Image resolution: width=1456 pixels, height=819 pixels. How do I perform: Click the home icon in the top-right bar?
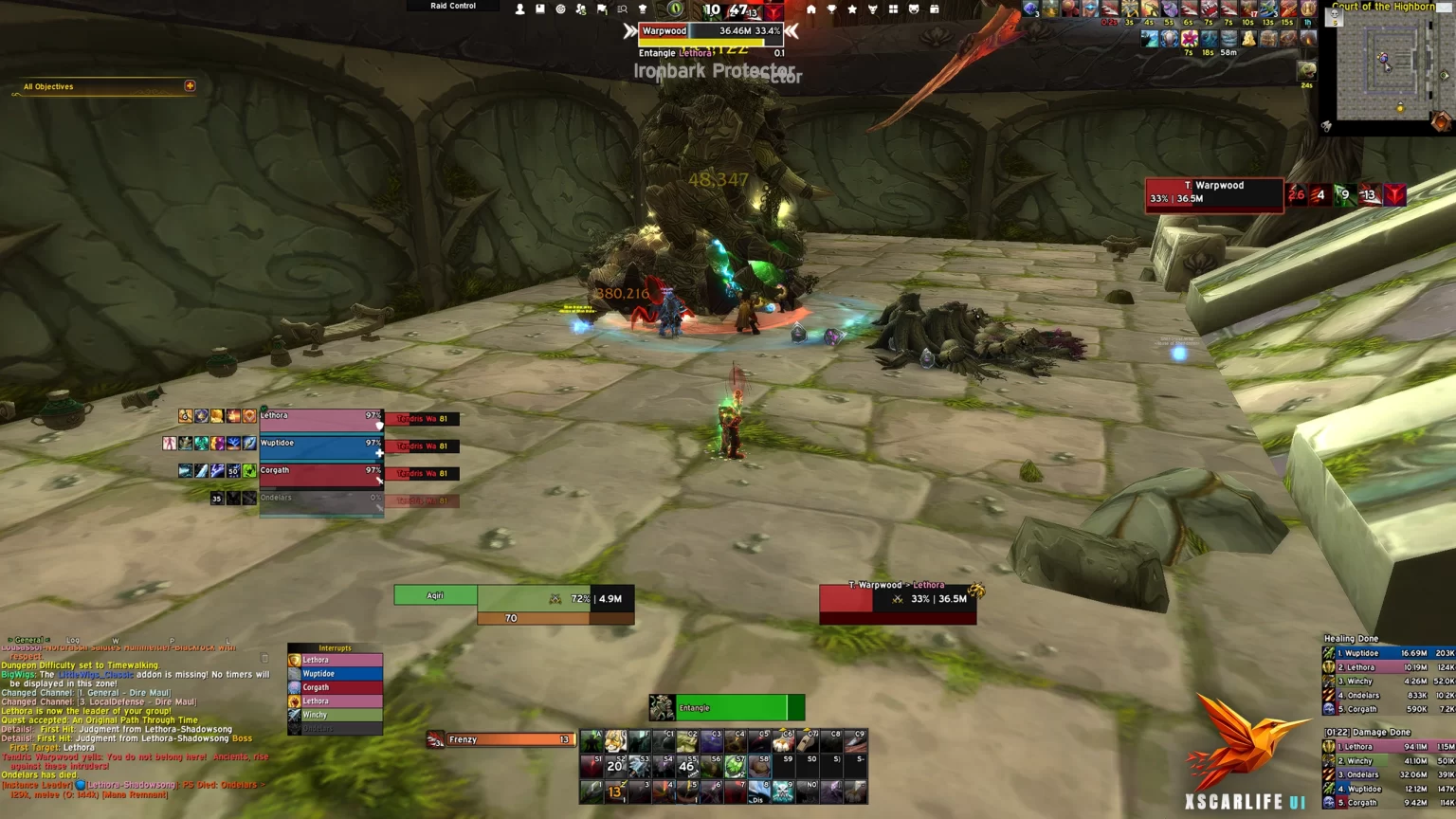[812, 9]
